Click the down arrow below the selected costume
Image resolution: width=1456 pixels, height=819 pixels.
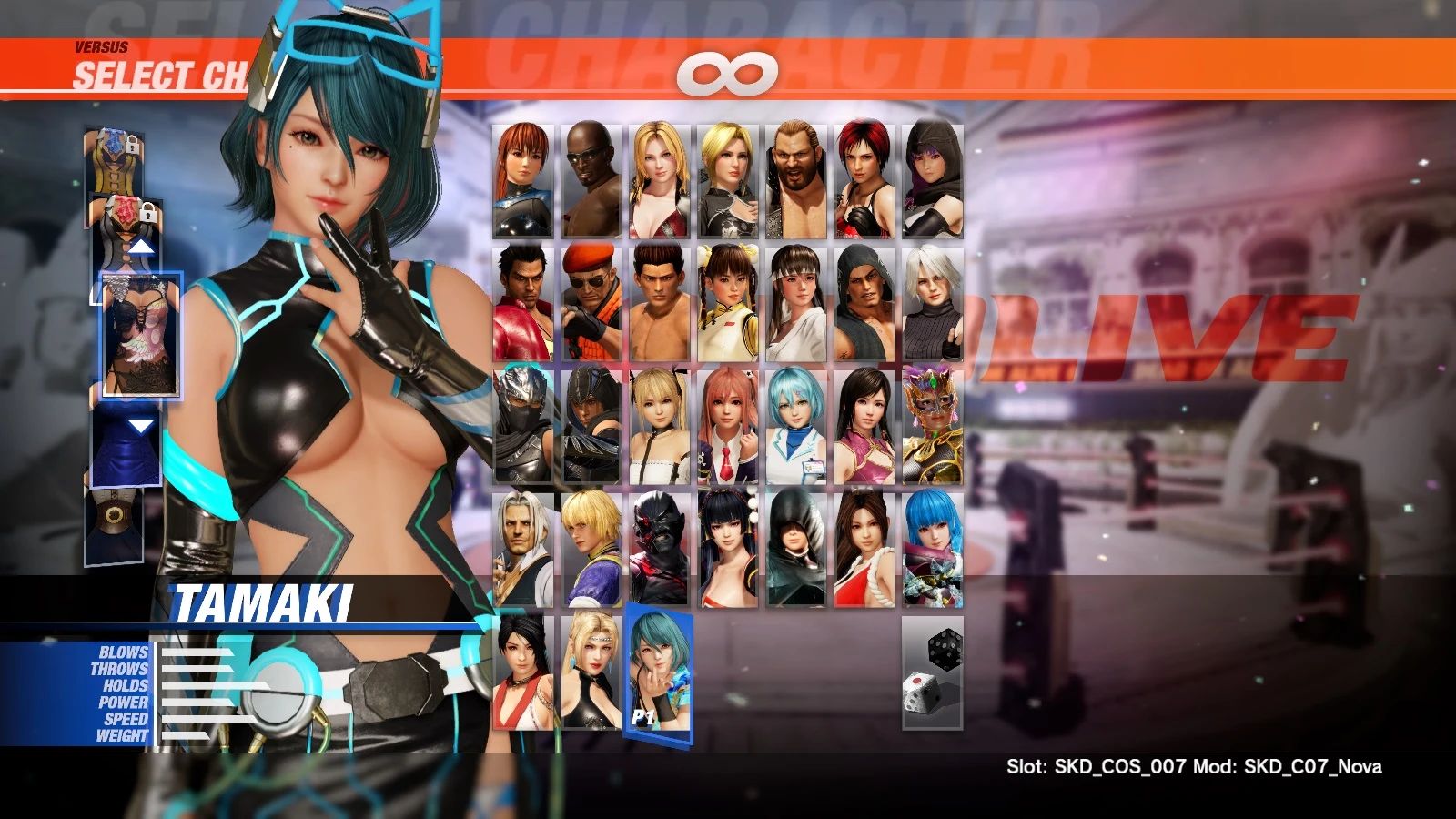click(x=141, y=423)
